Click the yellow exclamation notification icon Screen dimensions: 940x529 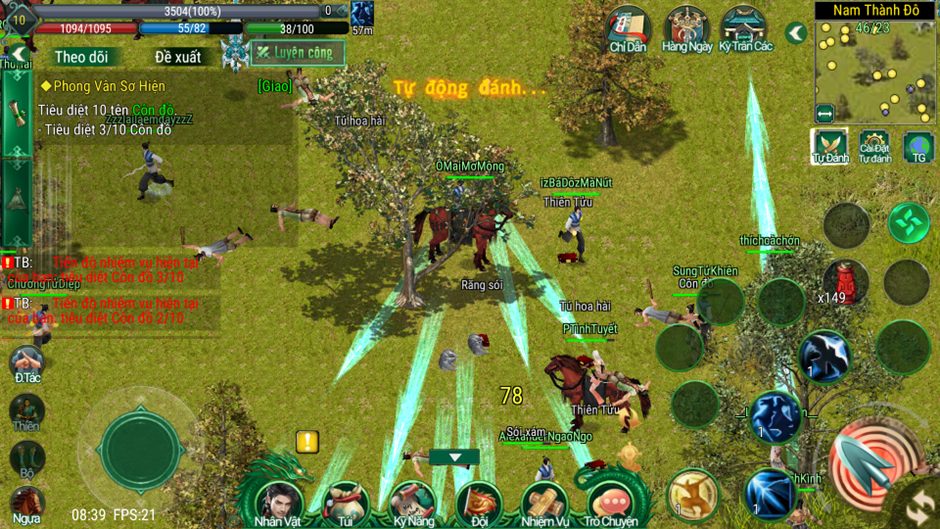[x=307, y=440]
